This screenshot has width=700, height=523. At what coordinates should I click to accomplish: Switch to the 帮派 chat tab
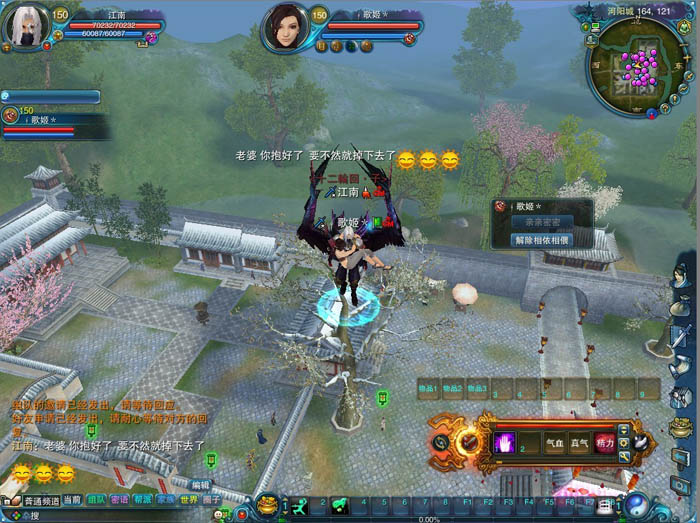coord(143,499)
